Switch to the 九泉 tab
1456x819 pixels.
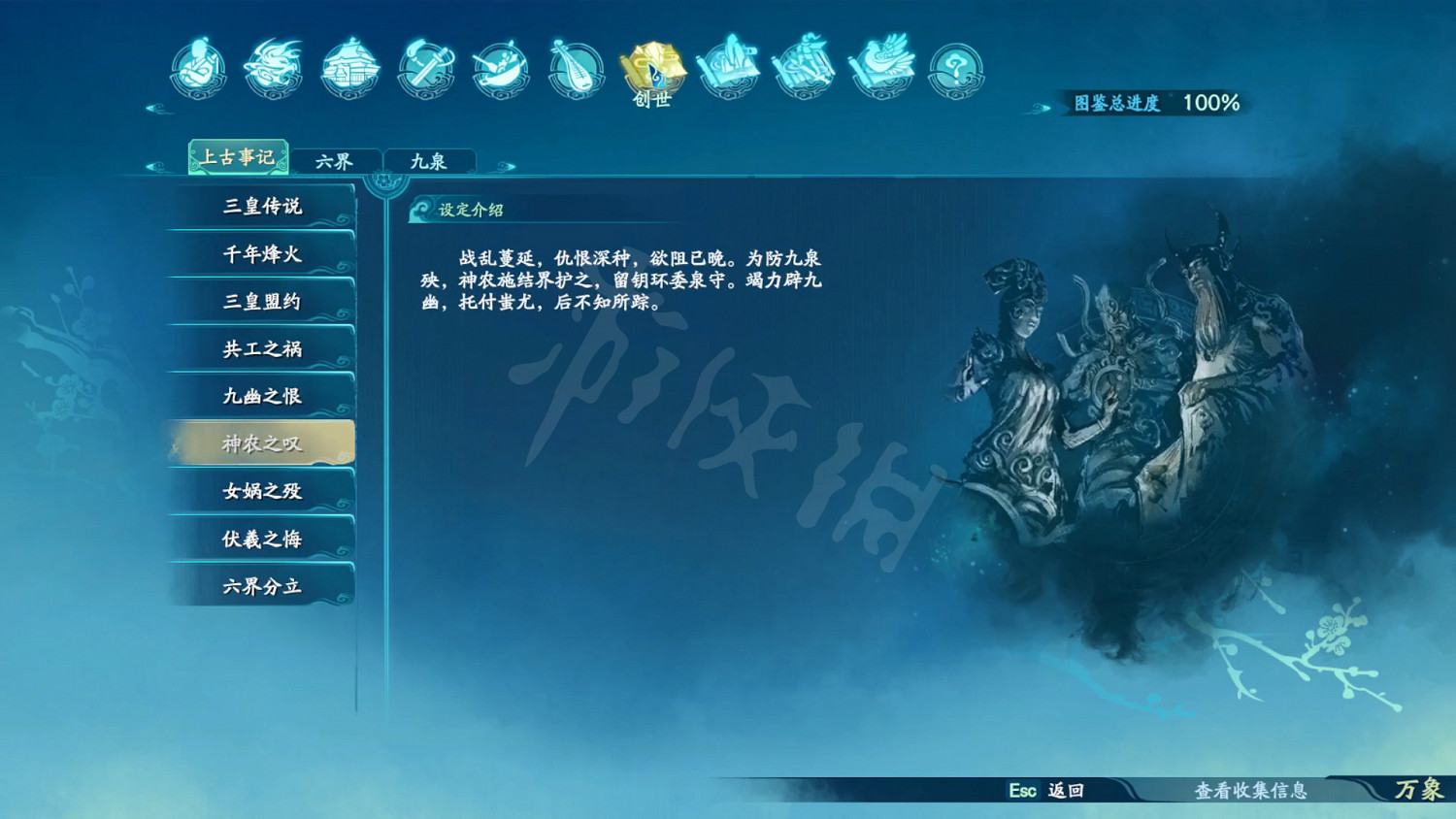point(430,158)
